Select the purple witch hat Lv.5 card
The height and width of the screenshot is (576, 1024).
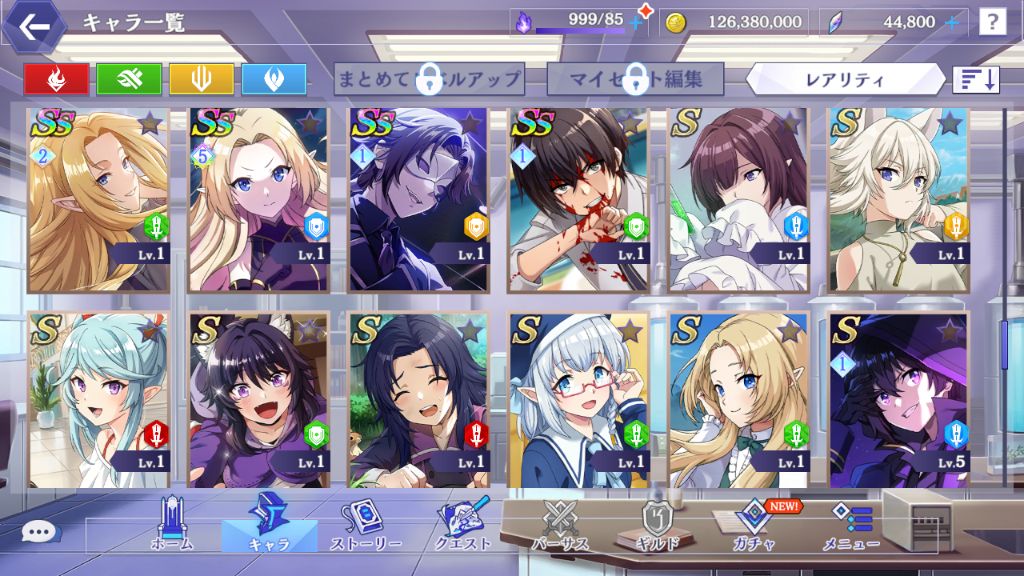[x=899, y=399]
